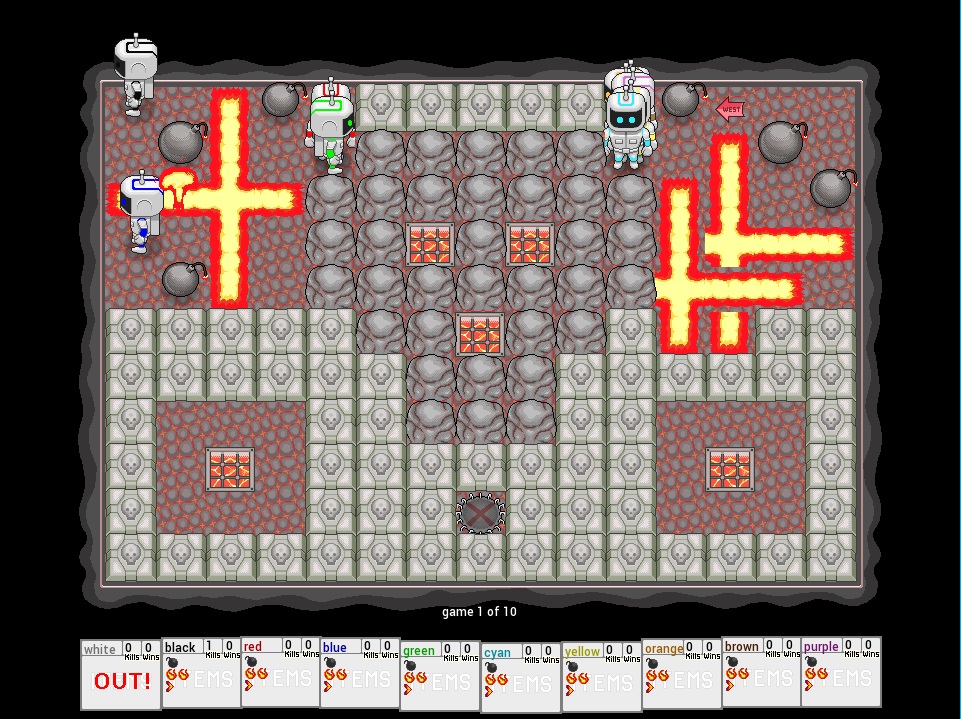This screenshot has width=961, height=719.
Task: Choose the brown player status panel
Action: coord(761,673)
